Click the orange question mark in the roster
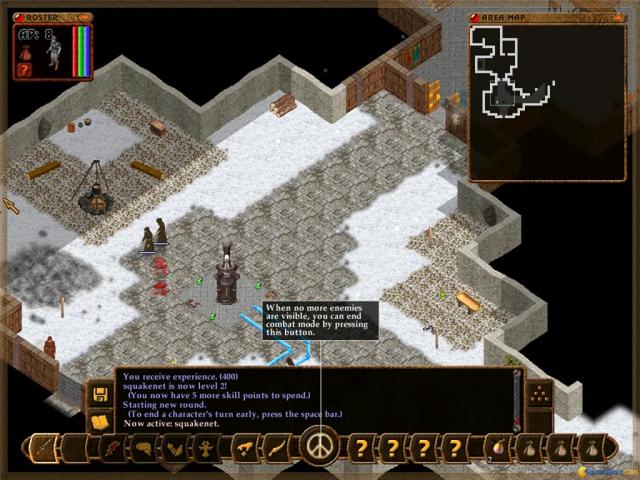Viewport: 640px width, 480px height. (27, 69)
